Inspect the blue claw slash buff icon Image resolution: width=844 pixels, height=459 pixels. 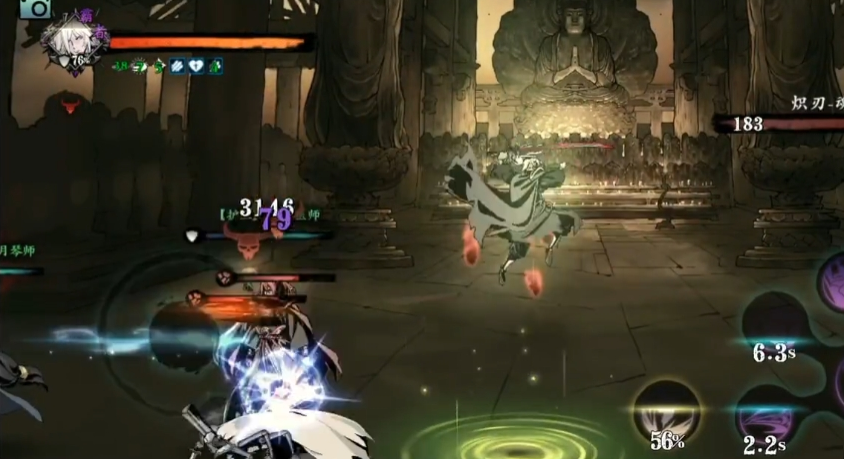point(178,67)
